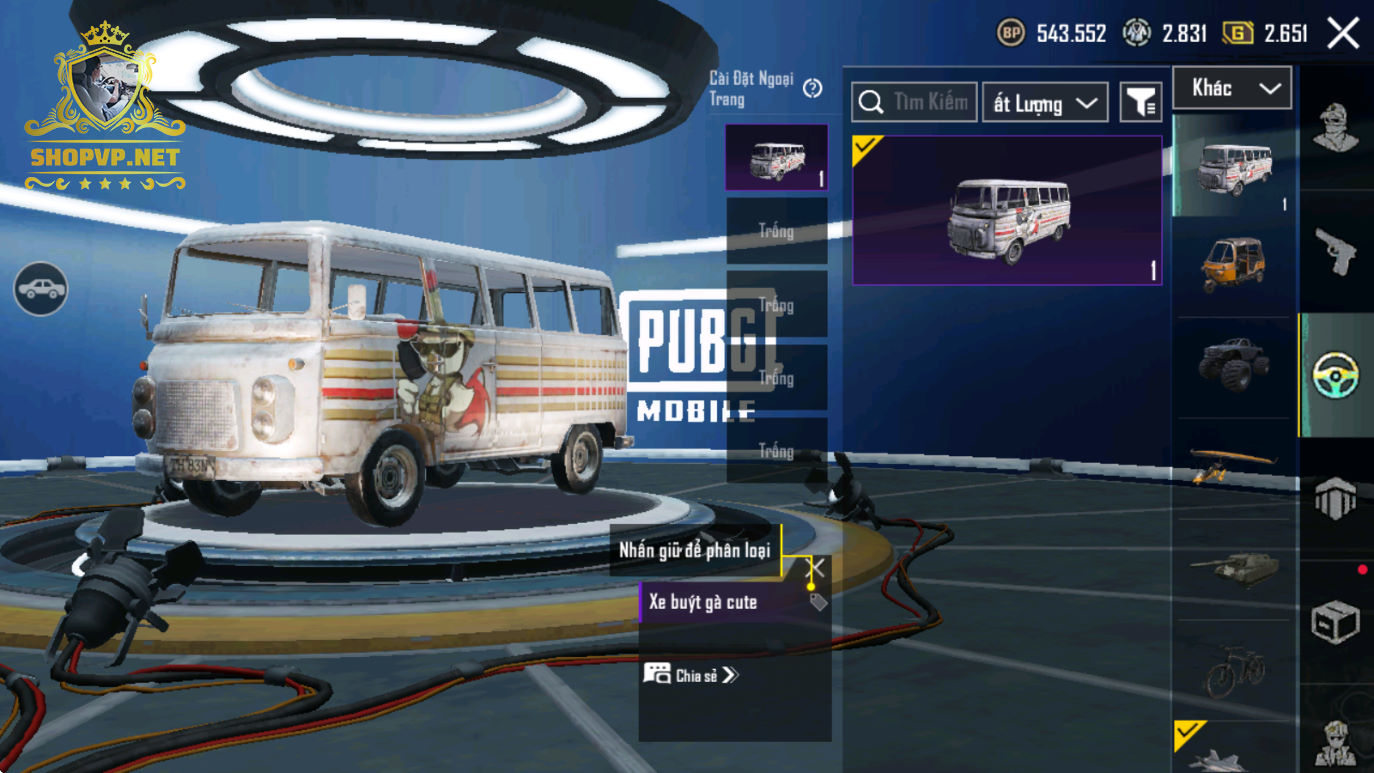Close the Xe buýt gà cute popup
The width and height of the screenshot is (1374, 773).
click(x=817, y=569)
